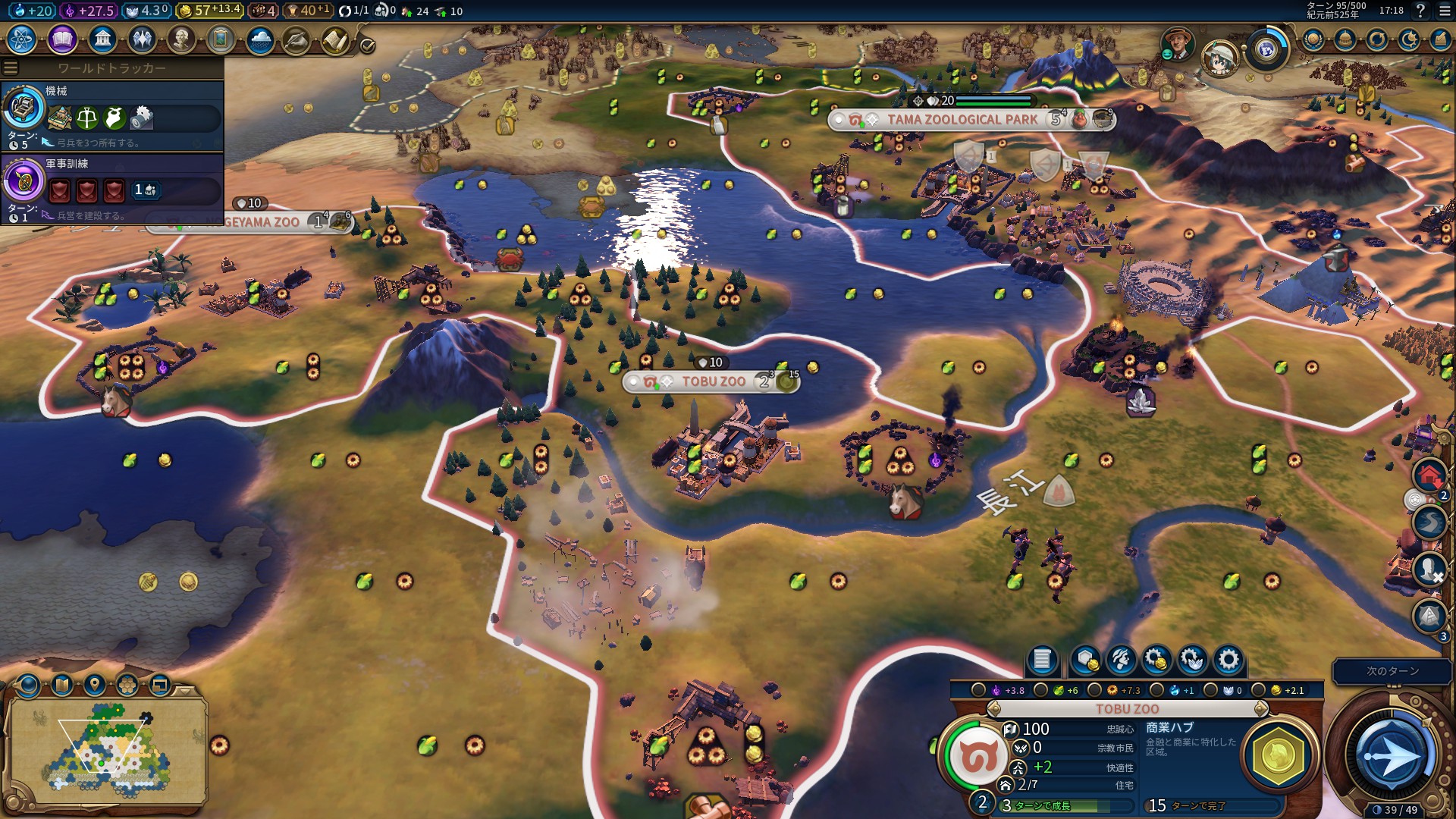1456x819 pixels.
Task: Open the city details list icon
Action: [x=1042, y=660]
